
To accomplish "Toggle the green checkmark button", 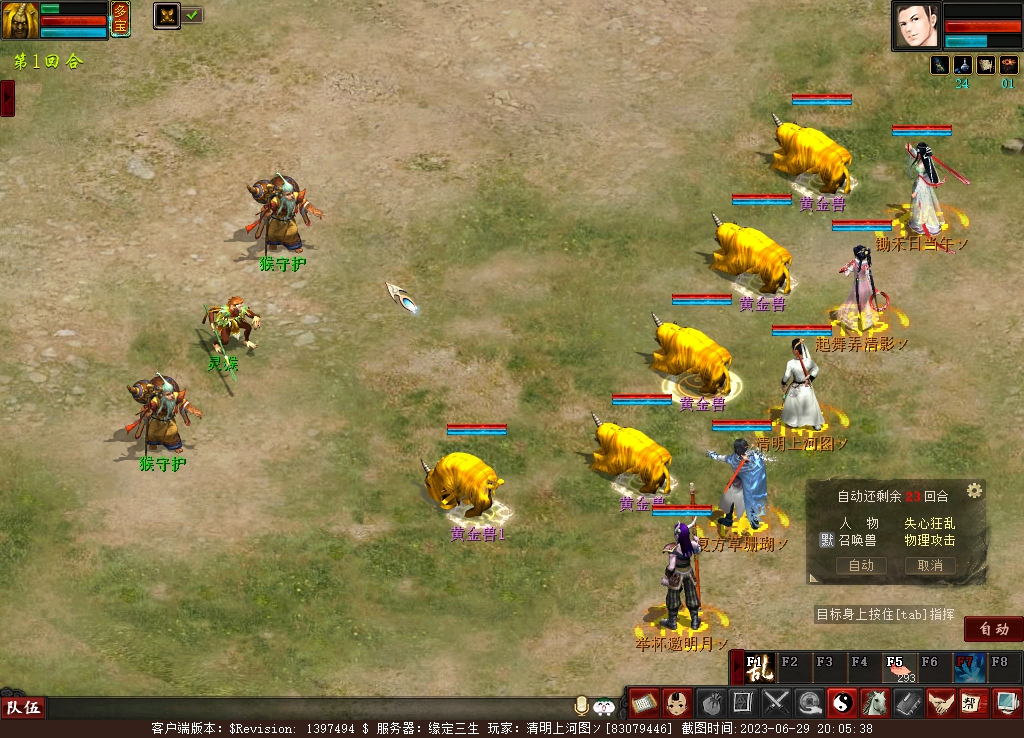I will pyautogui.click(x=192, y=15).
